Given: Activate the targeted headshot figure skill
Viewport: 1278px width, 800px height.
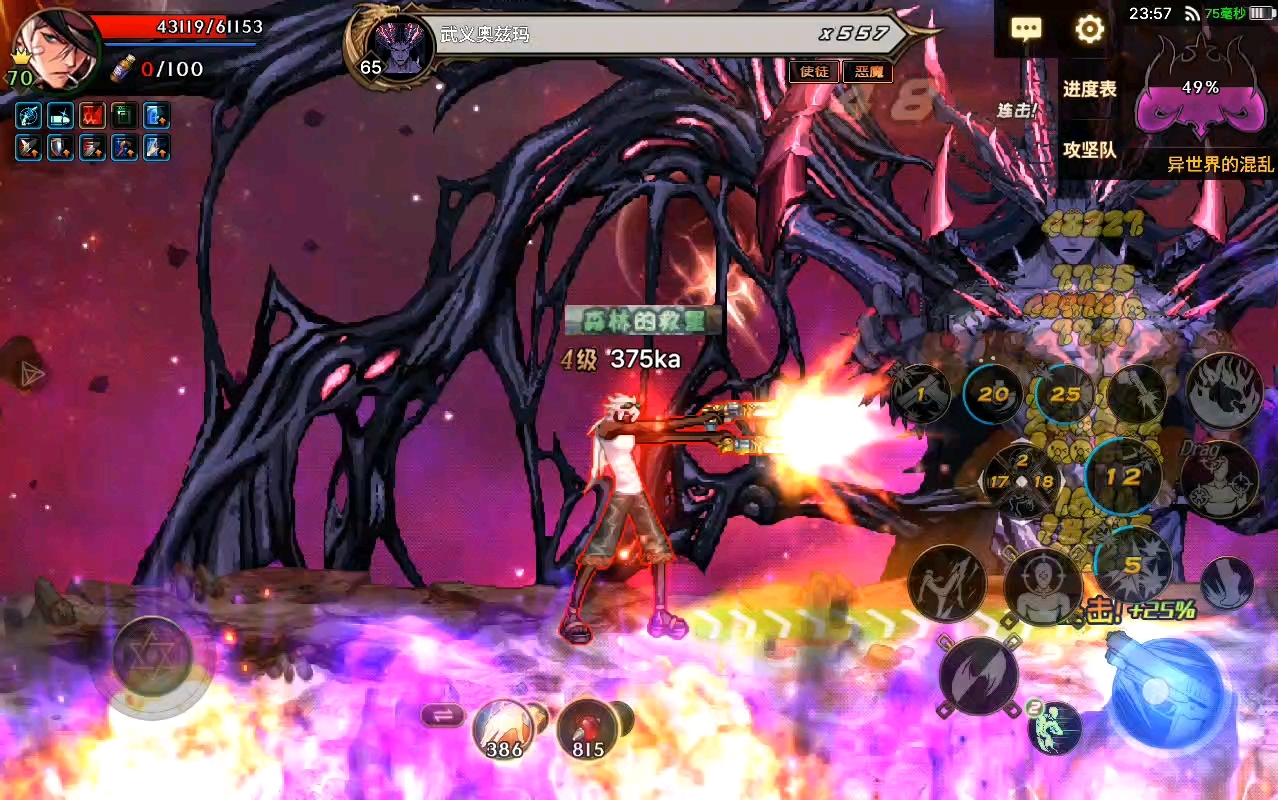Looking at the screenshot, I should click(x=1043, y=586).
